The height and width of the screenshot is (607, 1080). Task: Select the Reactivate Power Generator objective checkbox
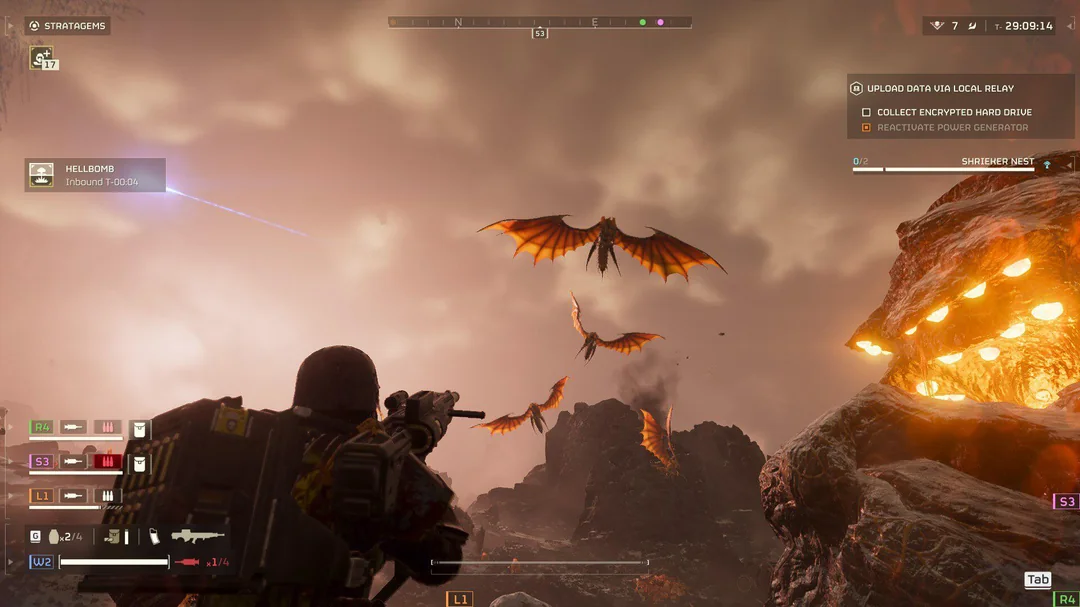pos(866,128)
